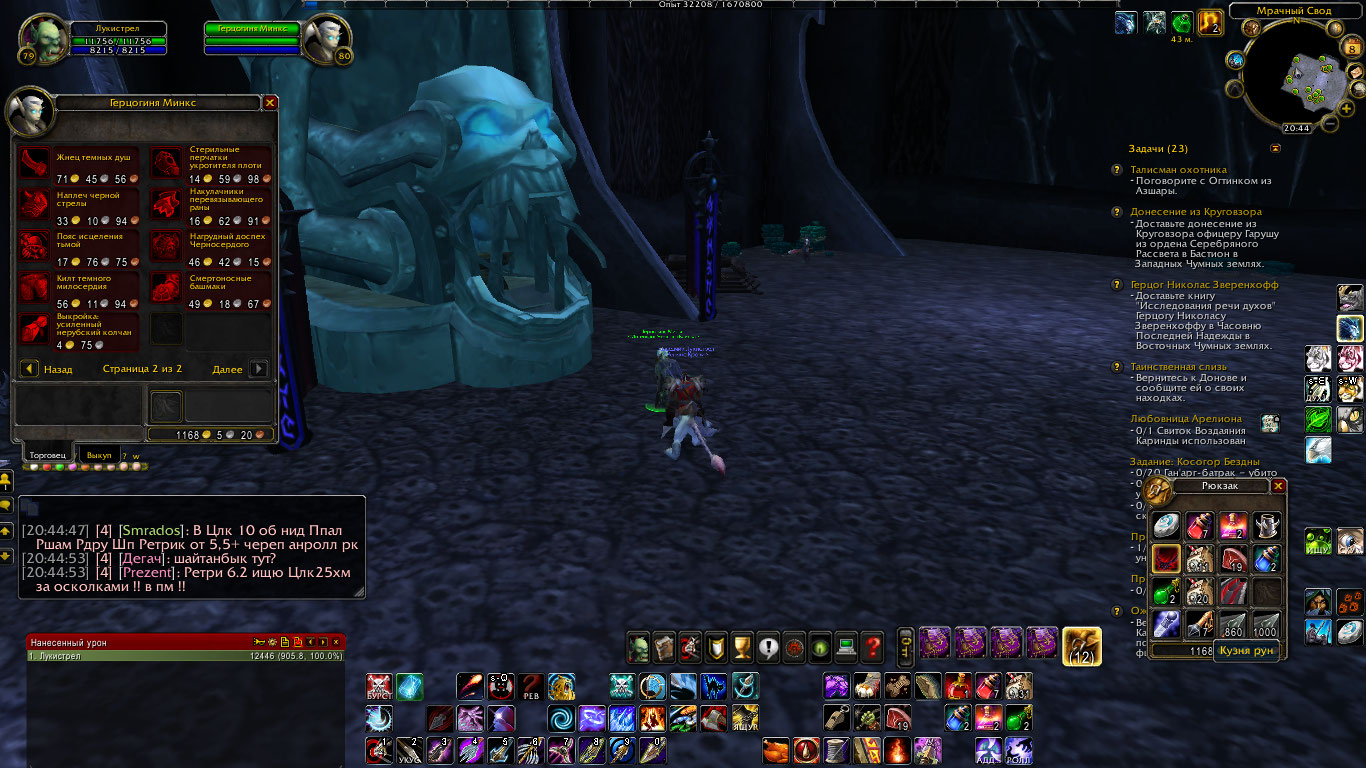Viewport: 1366px width, 768px height.
Task: Select the Талисман охотника quest in tracker
Action: (x=1177, y=170)
